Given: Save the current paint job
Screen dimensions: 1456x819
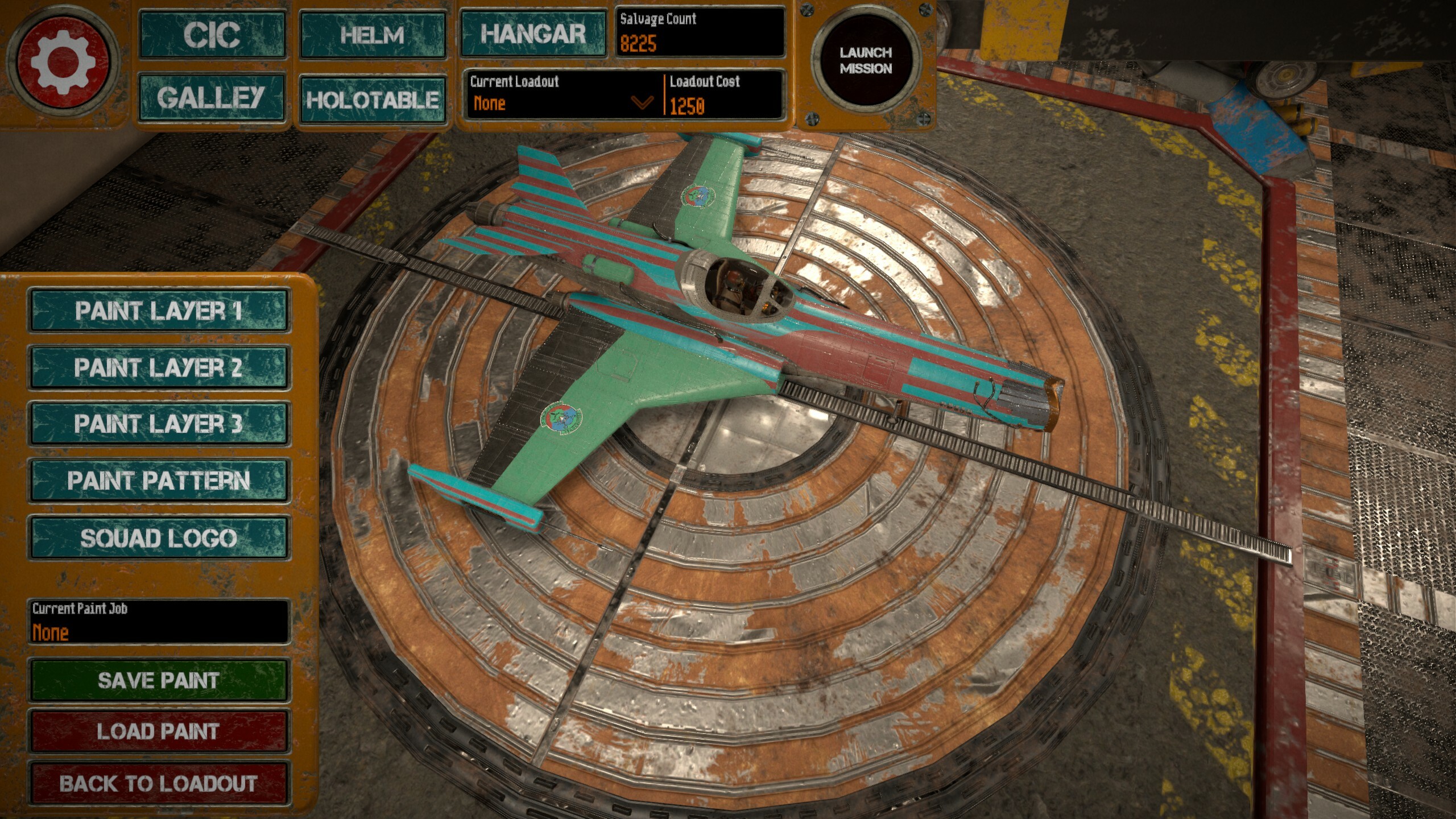Looking at the screenshot, I should (159, 680).
